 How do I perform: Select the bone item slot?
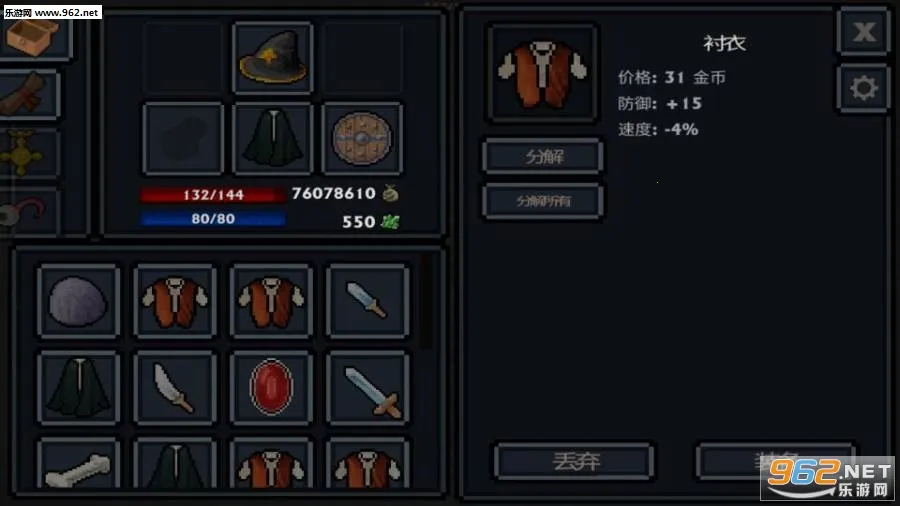(x=78, y=466)
